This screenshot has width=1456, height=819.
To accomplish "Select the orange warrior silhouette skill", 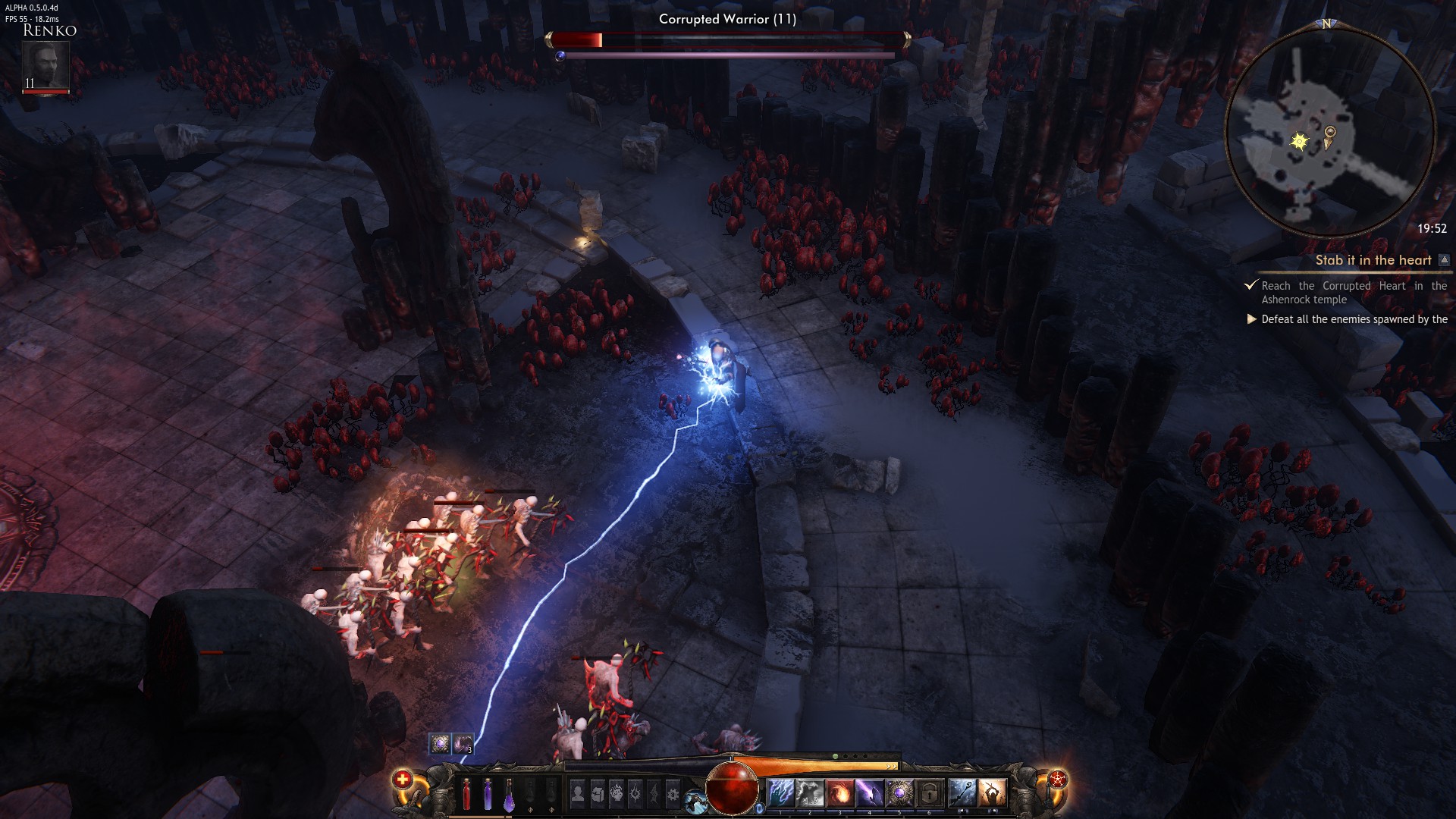I will [x=991, y=793].
